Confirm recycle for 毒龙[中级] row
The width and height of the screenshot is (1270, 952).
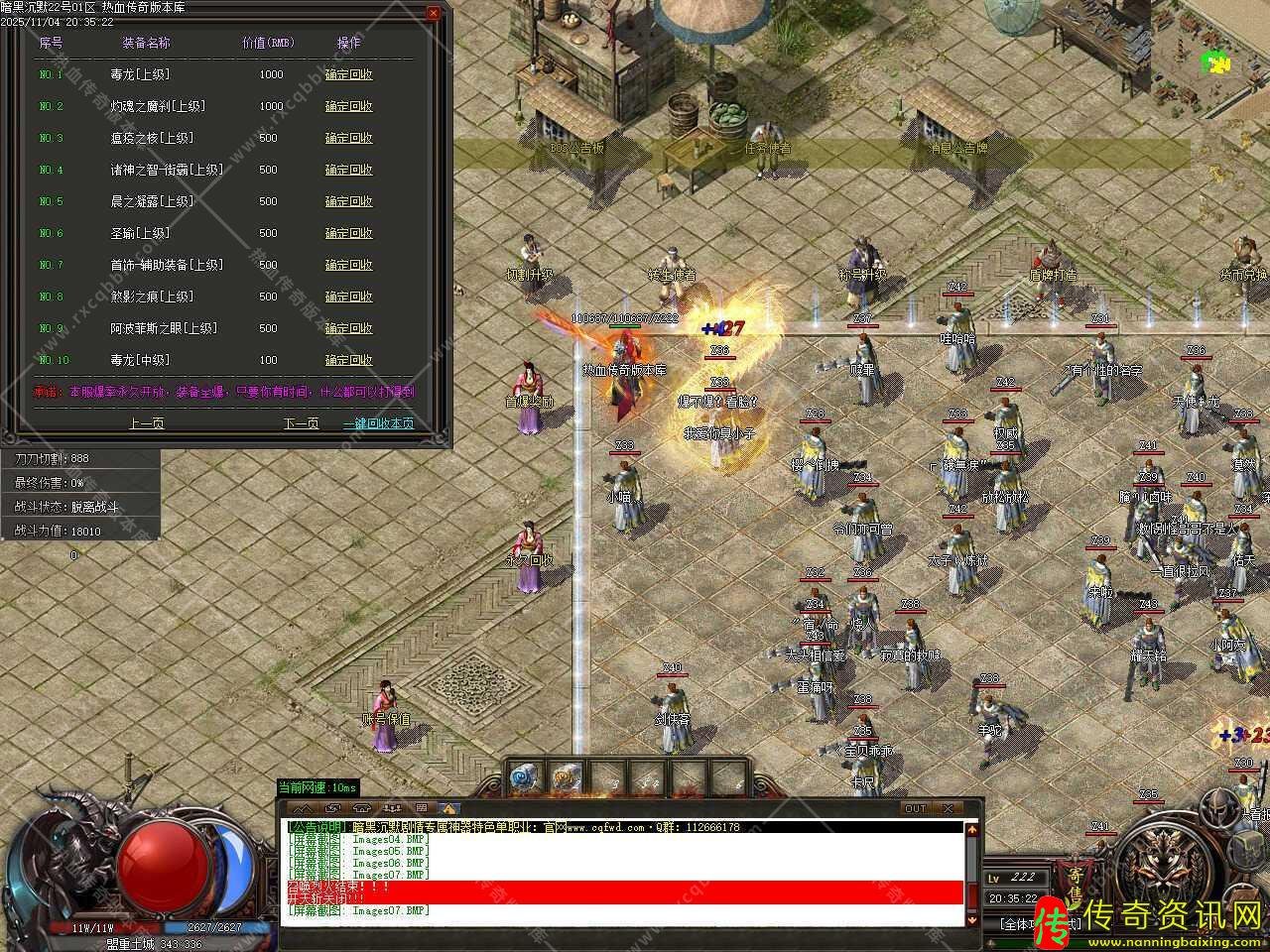click(348, 360)
